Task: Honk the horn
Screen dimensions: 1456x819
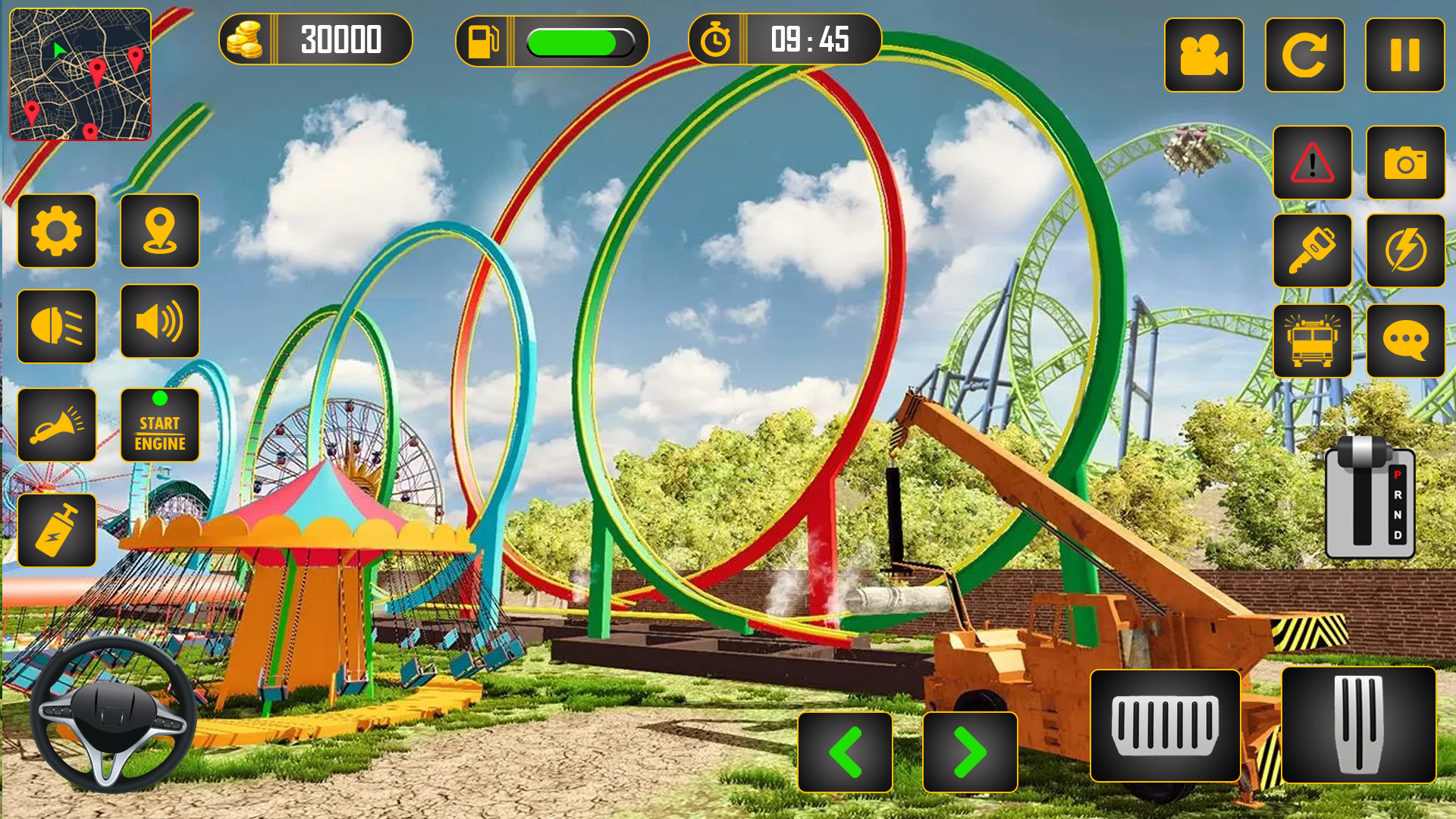Action: tap(57, 425)
